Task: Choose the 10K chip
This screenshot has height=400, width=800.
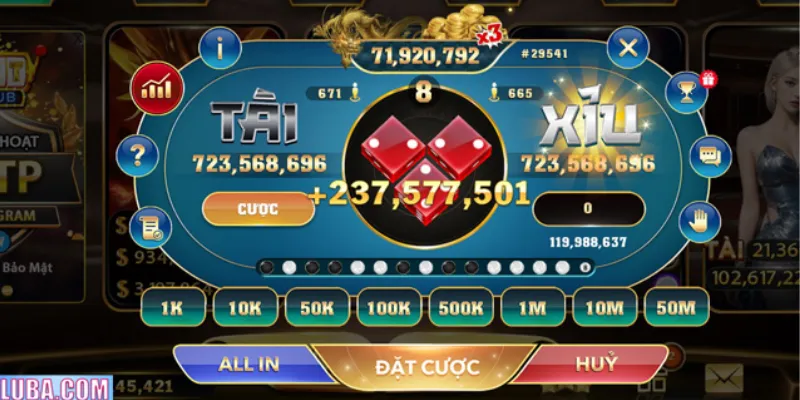Action: point(245,308)
